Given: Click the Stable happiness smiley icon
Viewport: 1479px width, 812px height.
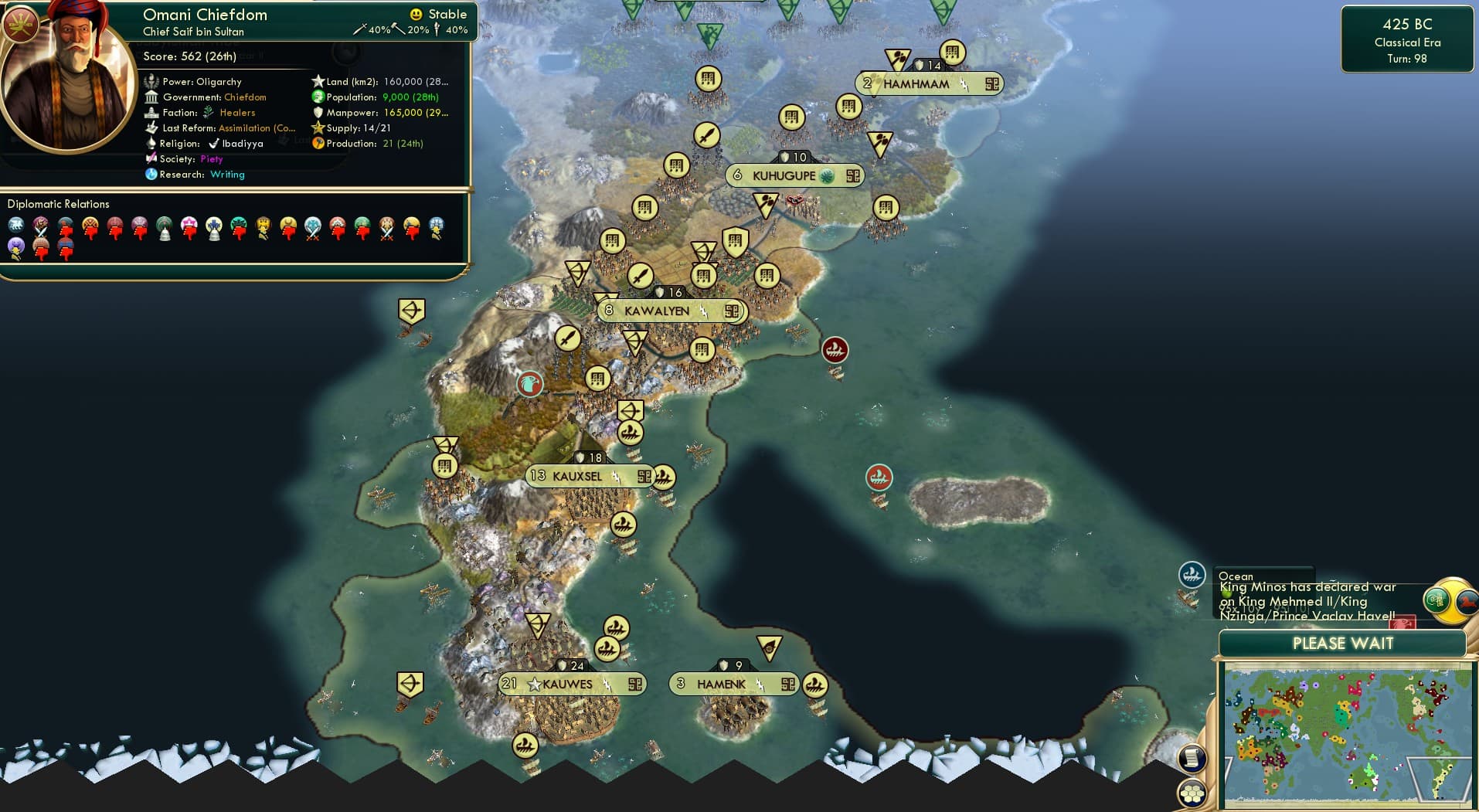Looking at the screenshot, I should point(416,14).
